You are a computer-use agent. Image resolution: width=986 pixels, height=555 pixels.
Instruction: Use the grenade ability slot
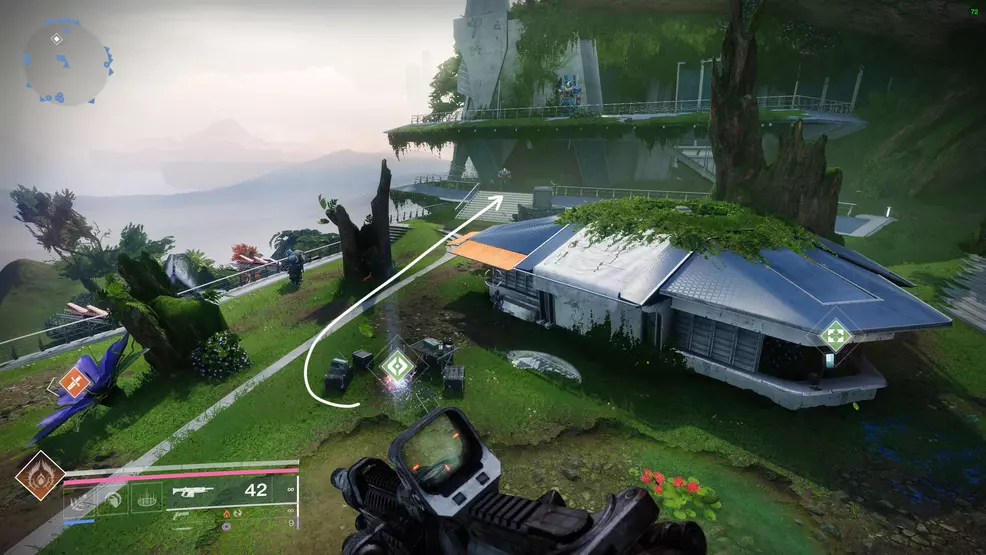82,496
